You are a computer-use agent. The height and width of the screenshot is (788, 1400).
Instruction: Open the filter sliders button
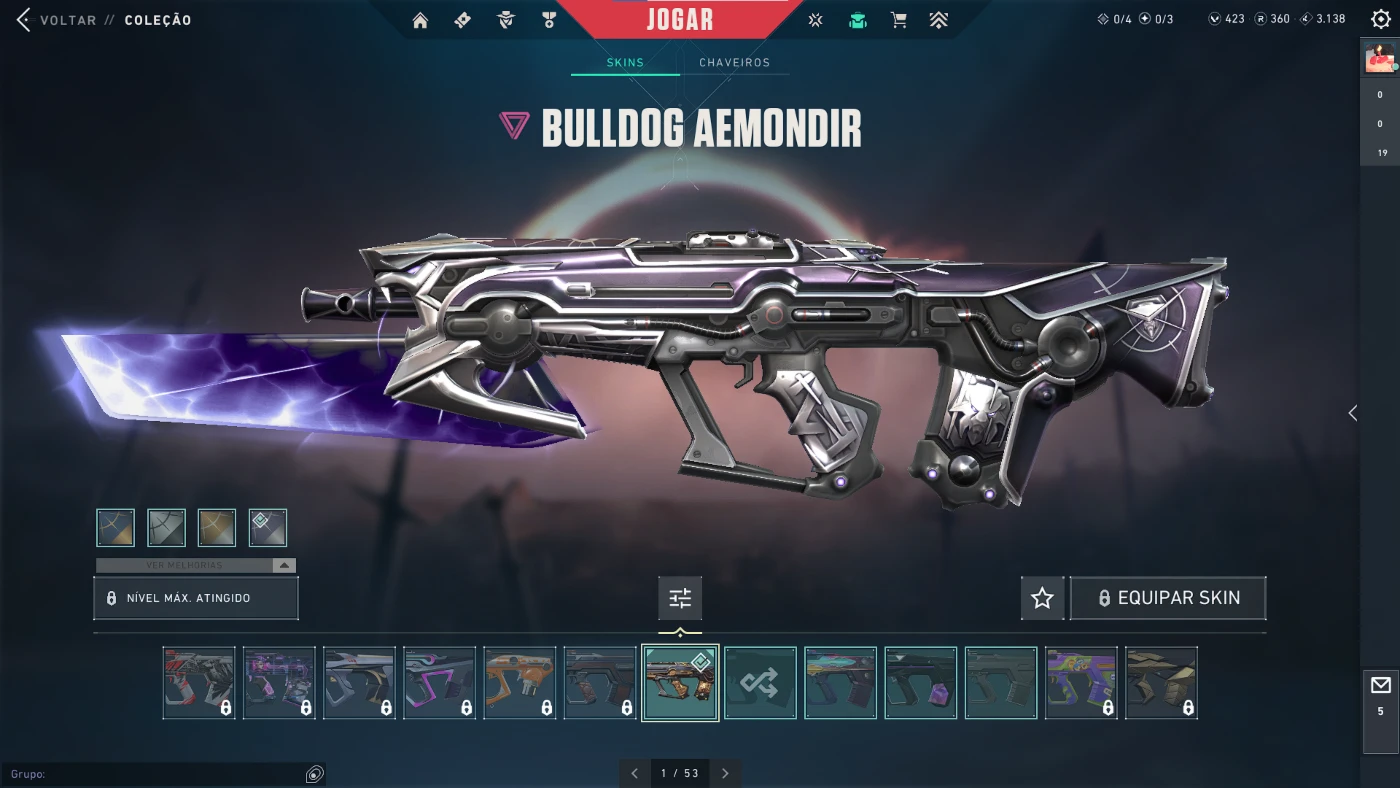[x=680, y=598]
